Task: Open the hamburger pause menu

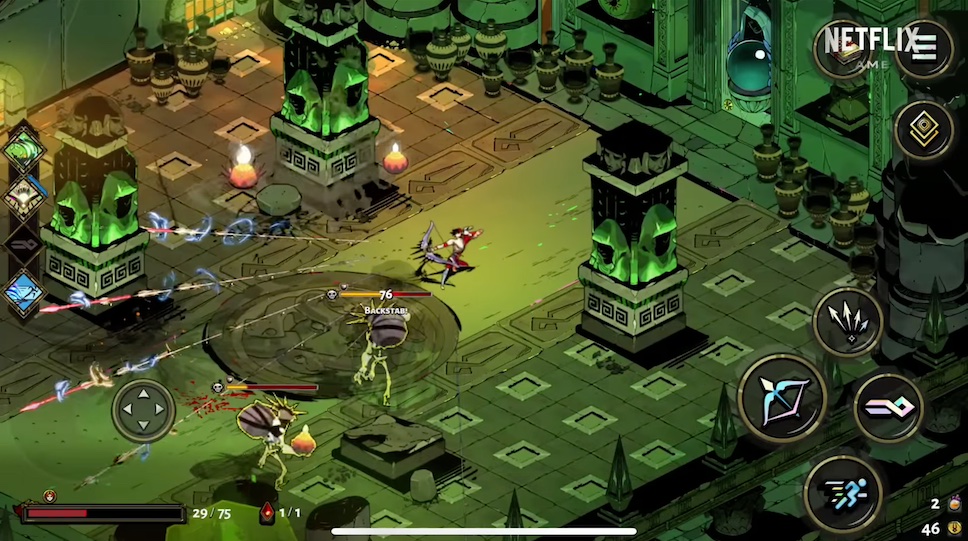Action: pos(924,46)
